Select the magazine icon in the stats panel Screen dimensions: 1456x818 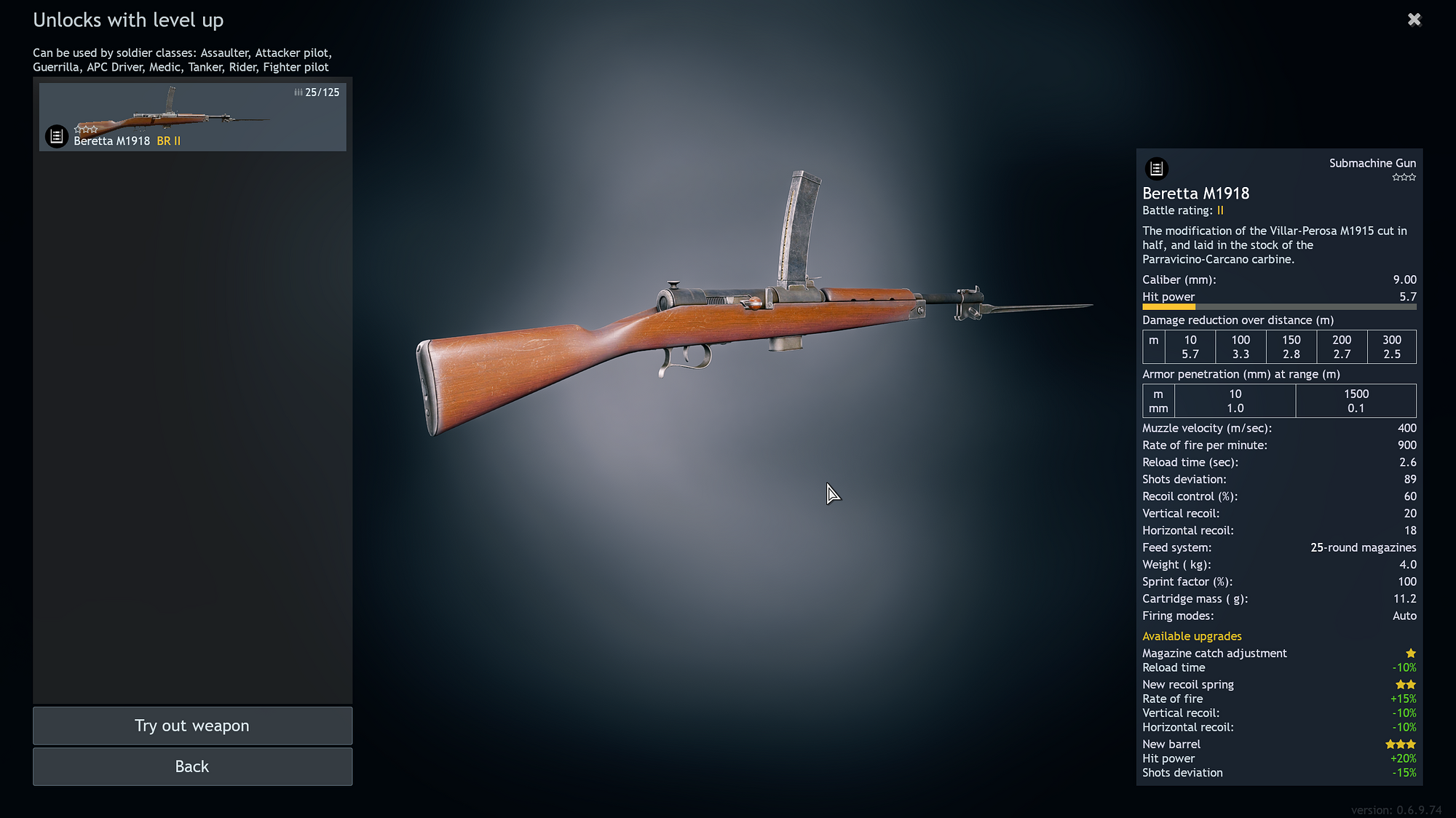click(x=1159, y=169)
